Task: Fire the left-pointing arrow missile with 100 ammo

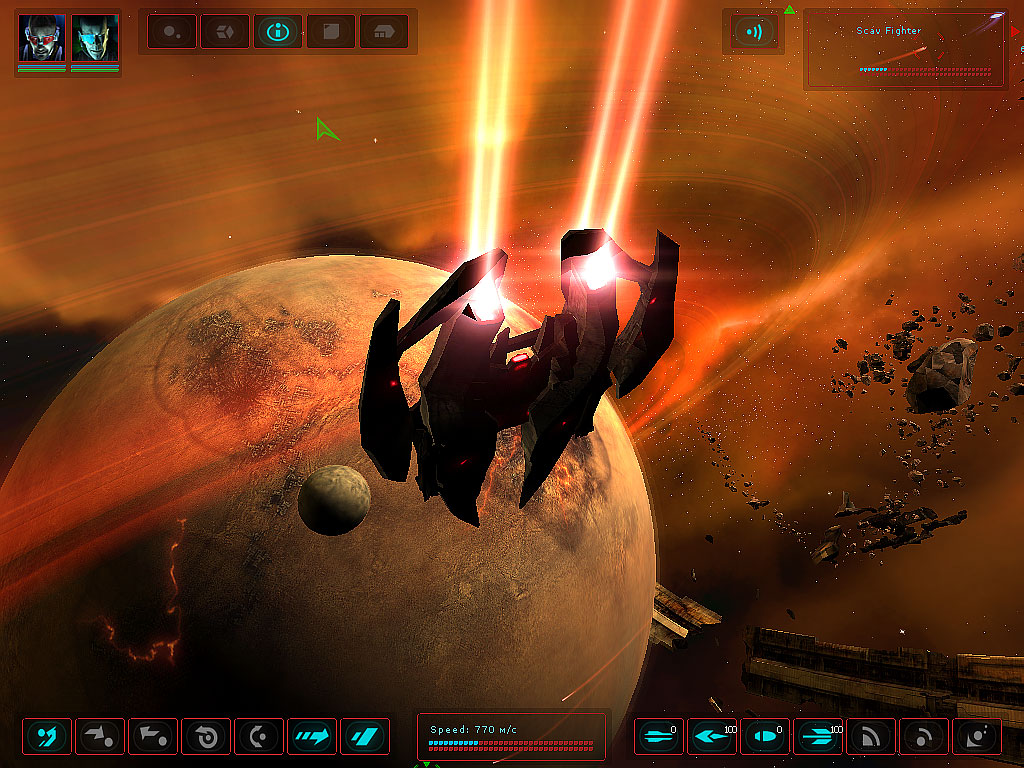Action: [712, 737]
